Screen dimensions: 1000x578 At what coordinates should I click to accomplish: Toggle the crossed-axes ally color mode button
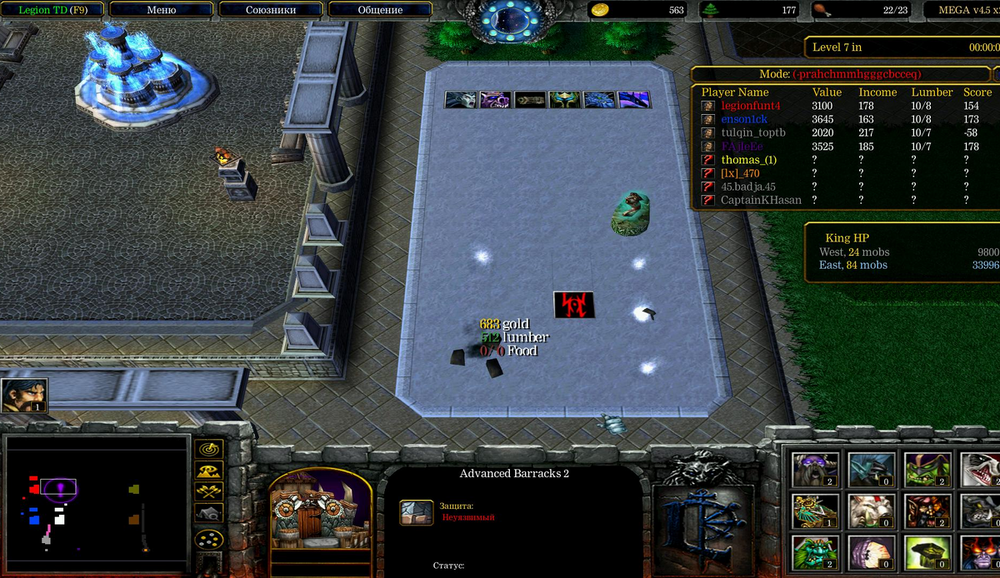[x=208, y=491]
